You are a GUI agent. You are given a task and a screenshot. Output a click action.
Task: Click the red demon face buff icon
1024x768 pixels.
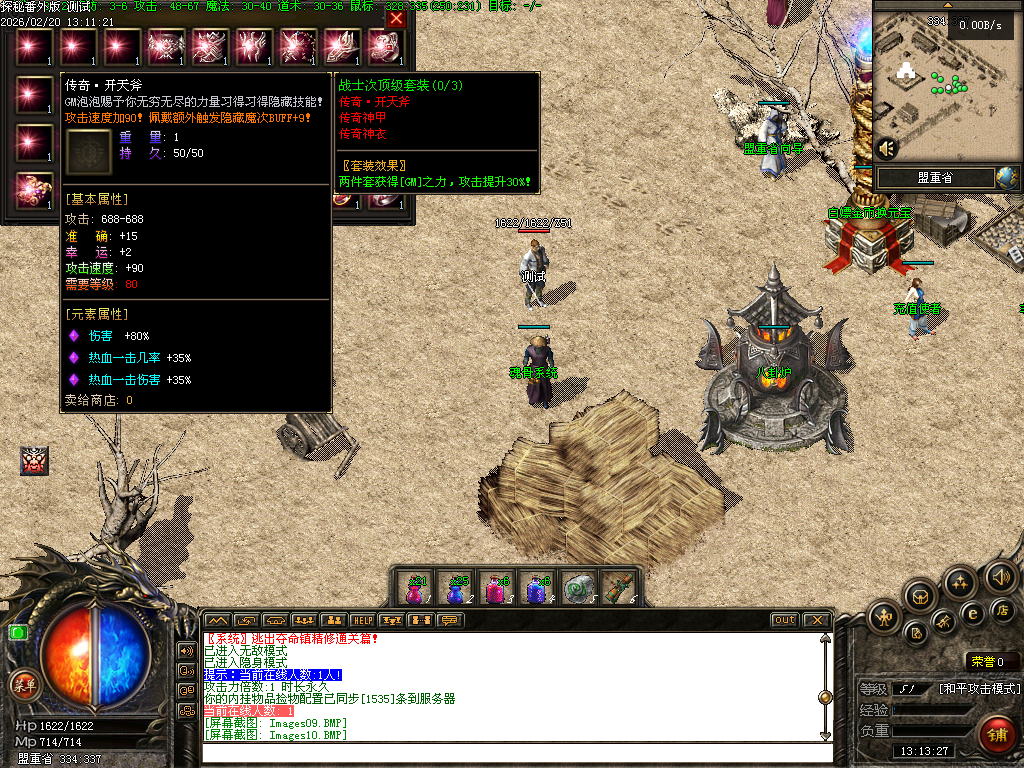[34, 461]
